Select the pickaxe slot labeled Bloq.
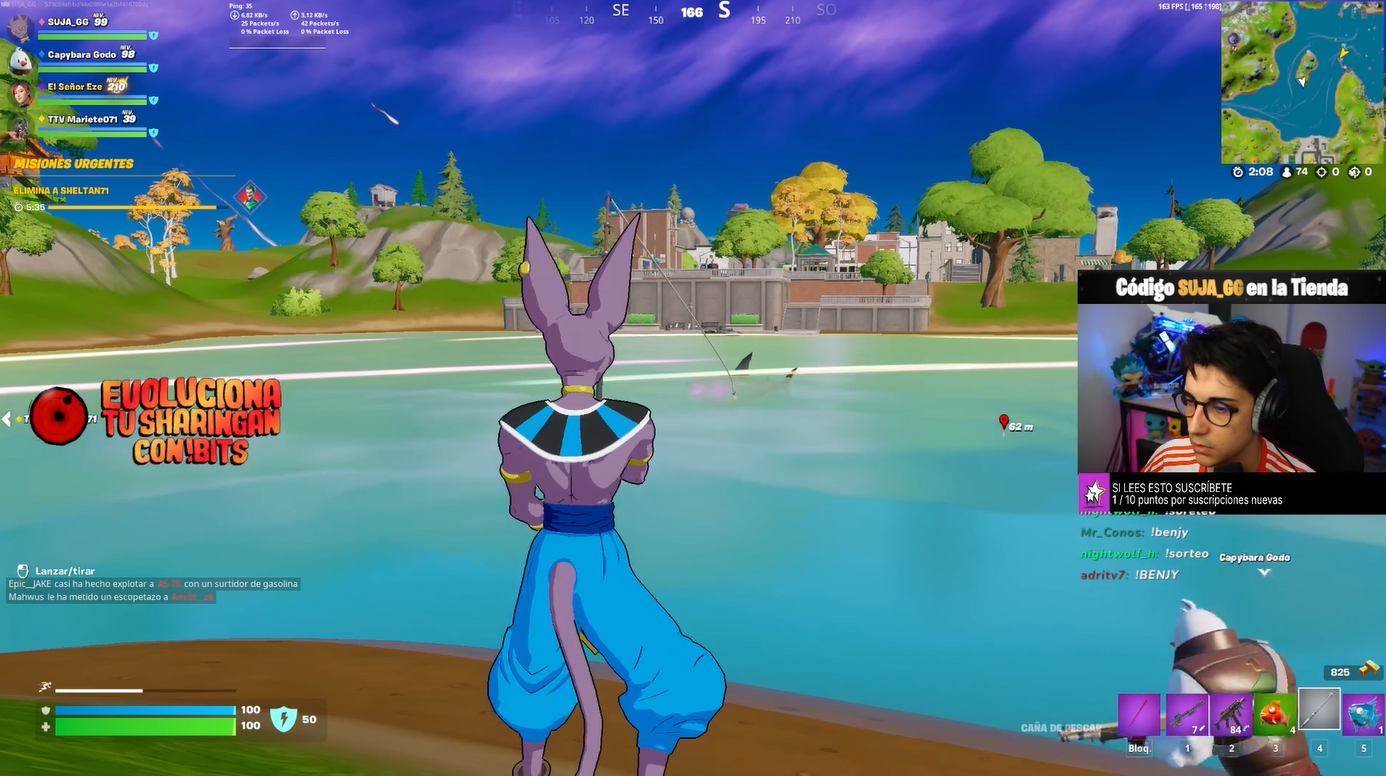The image size is (1386, 776). 1139,715
